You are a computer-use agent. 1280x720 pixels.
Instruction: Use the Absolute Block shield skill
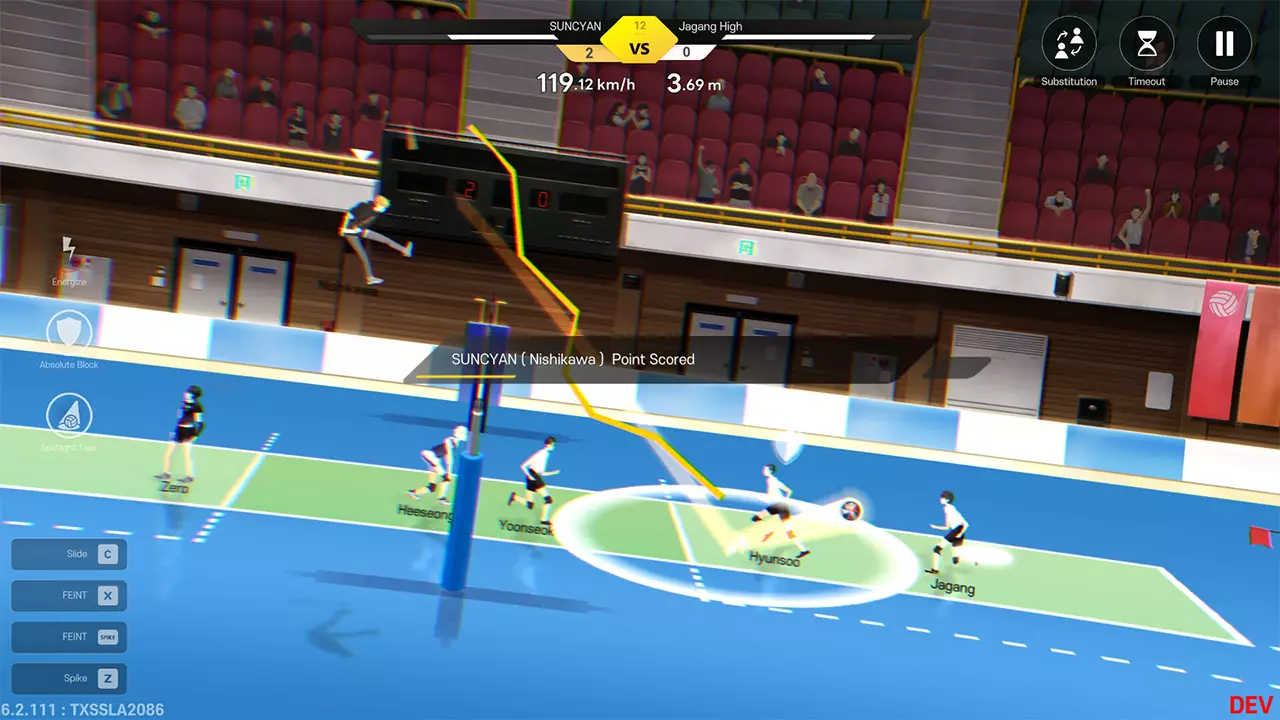69,333
